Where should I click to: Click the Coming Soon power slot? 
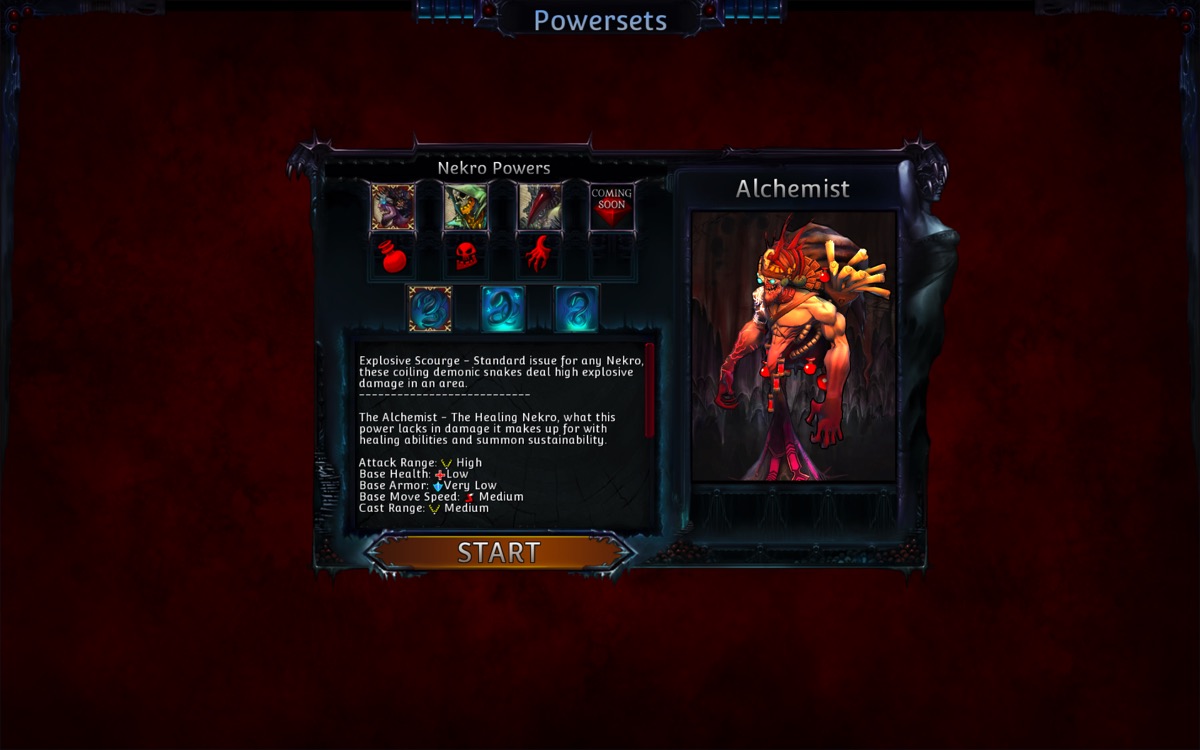click(x=611, y=207)
